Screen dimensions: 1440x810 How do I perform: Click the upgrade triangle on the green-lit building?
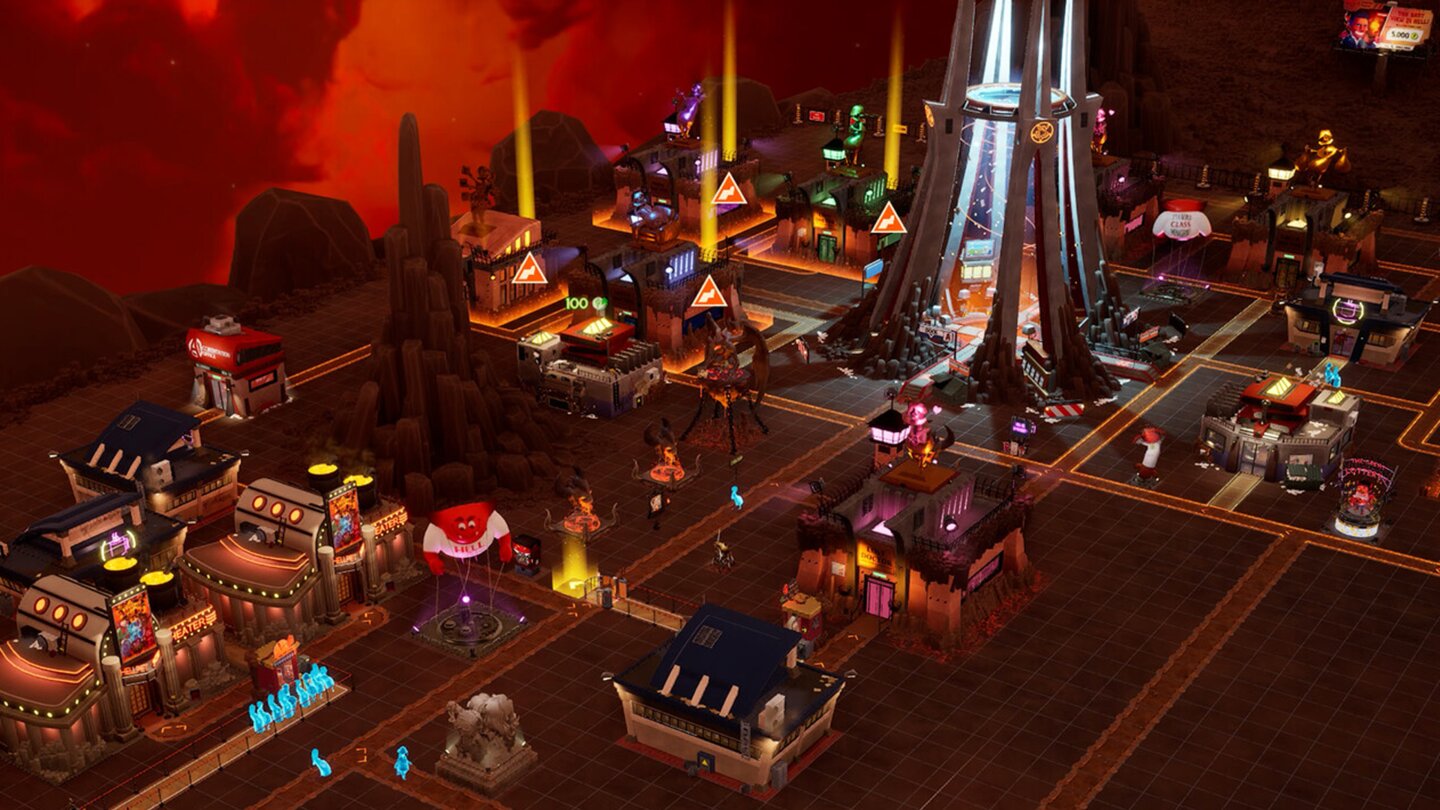tap(888, 219)
